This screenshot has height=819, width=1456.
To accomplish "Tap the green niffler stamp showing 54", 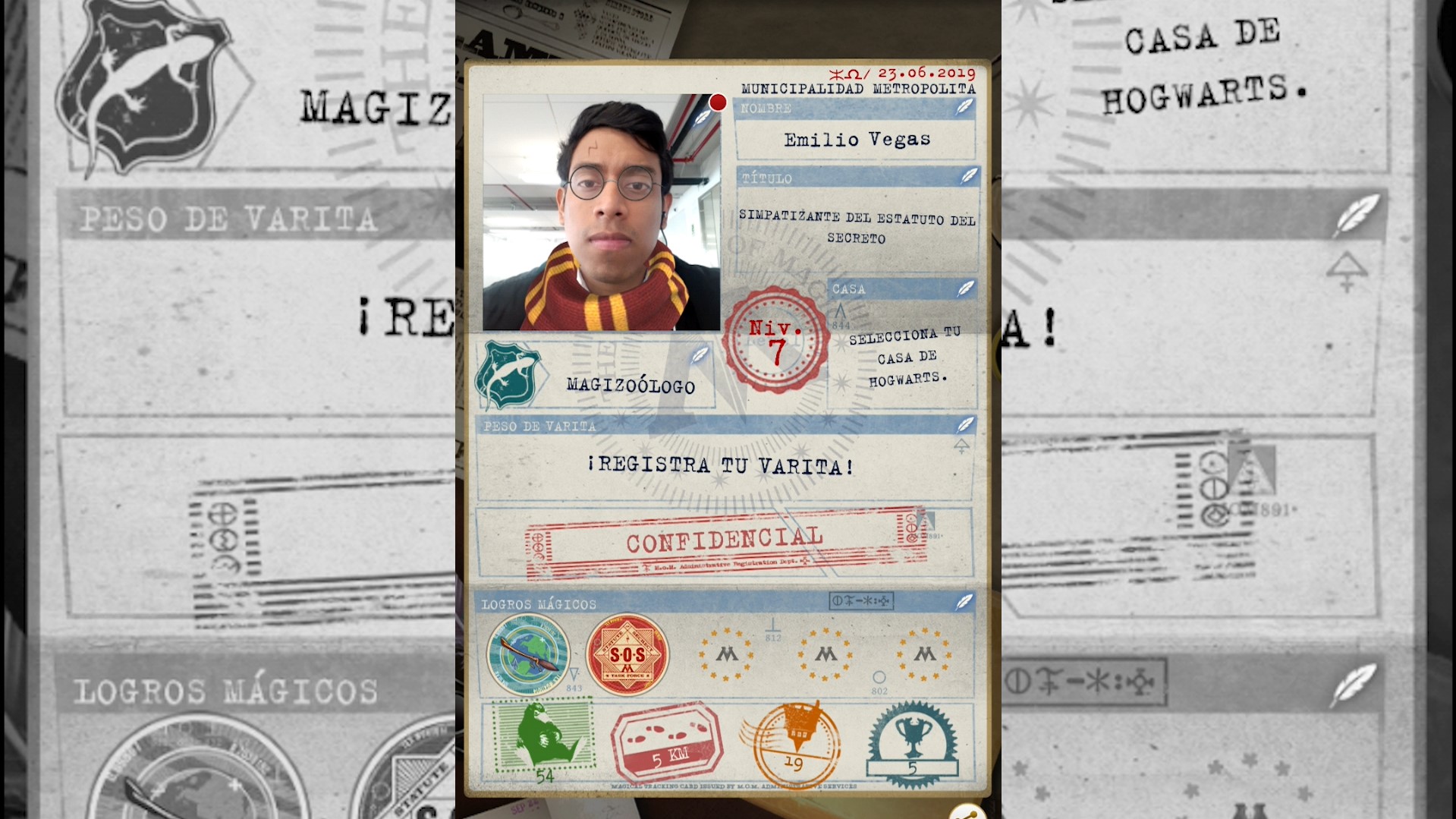I will 543,738.
